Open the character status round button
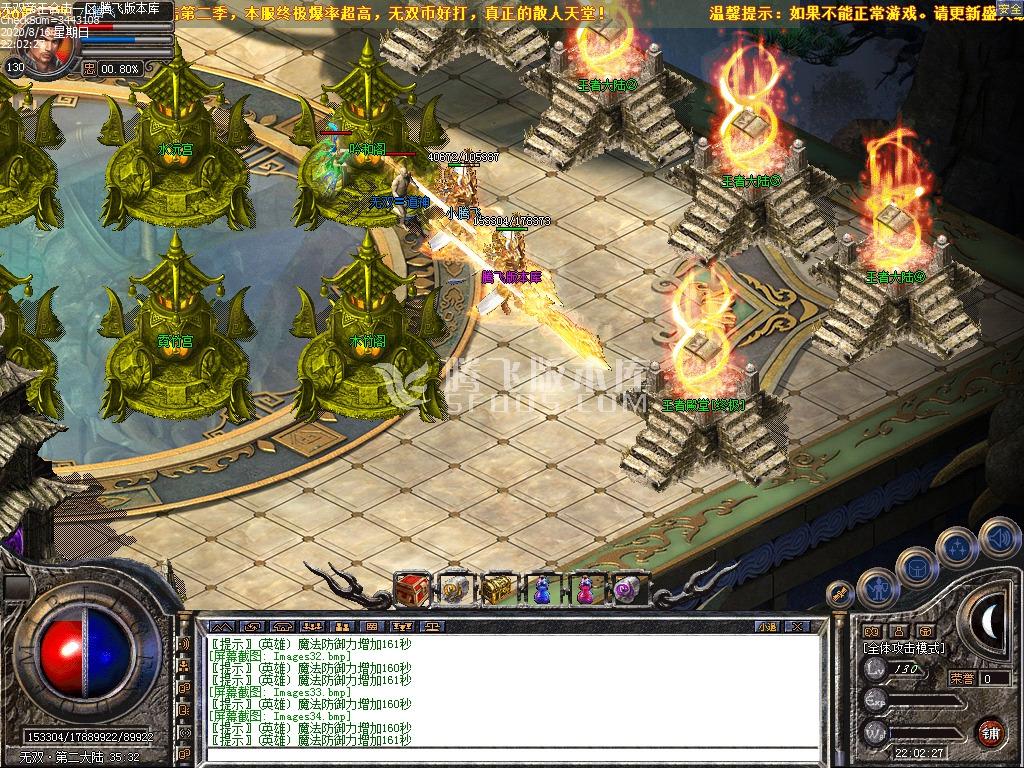 pyautogui.click(x=877, y=588)
